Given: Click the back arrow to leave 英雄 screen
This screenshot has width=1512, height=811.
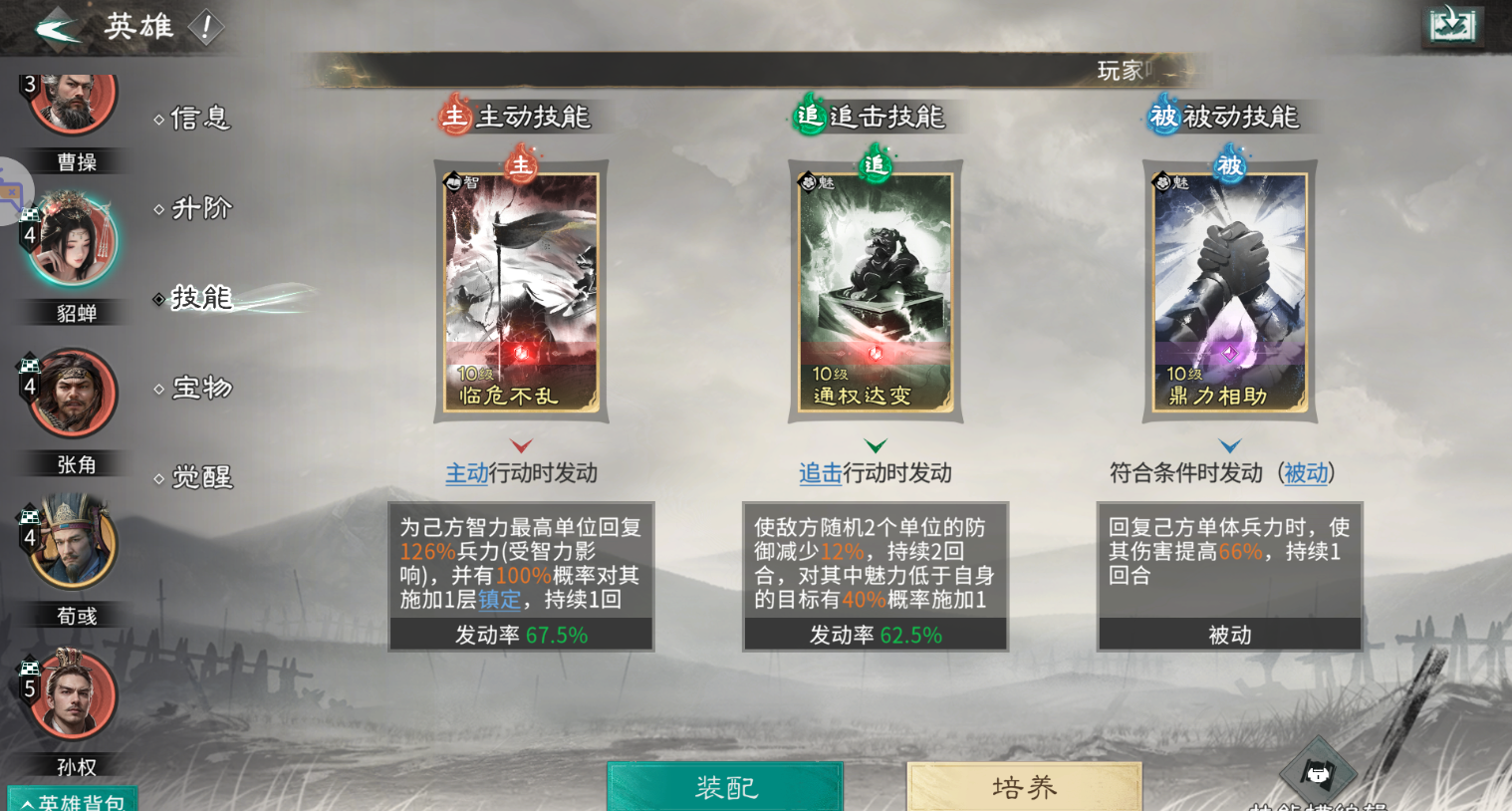Looking at the screenshot, I should pos(57,26).
